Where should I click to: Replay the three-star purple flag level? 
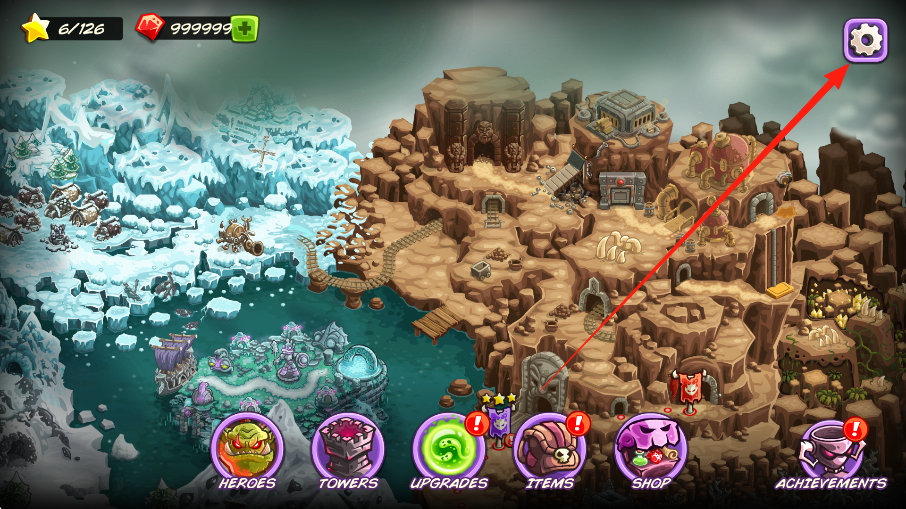pyautogui.click(x=498, y=421)
